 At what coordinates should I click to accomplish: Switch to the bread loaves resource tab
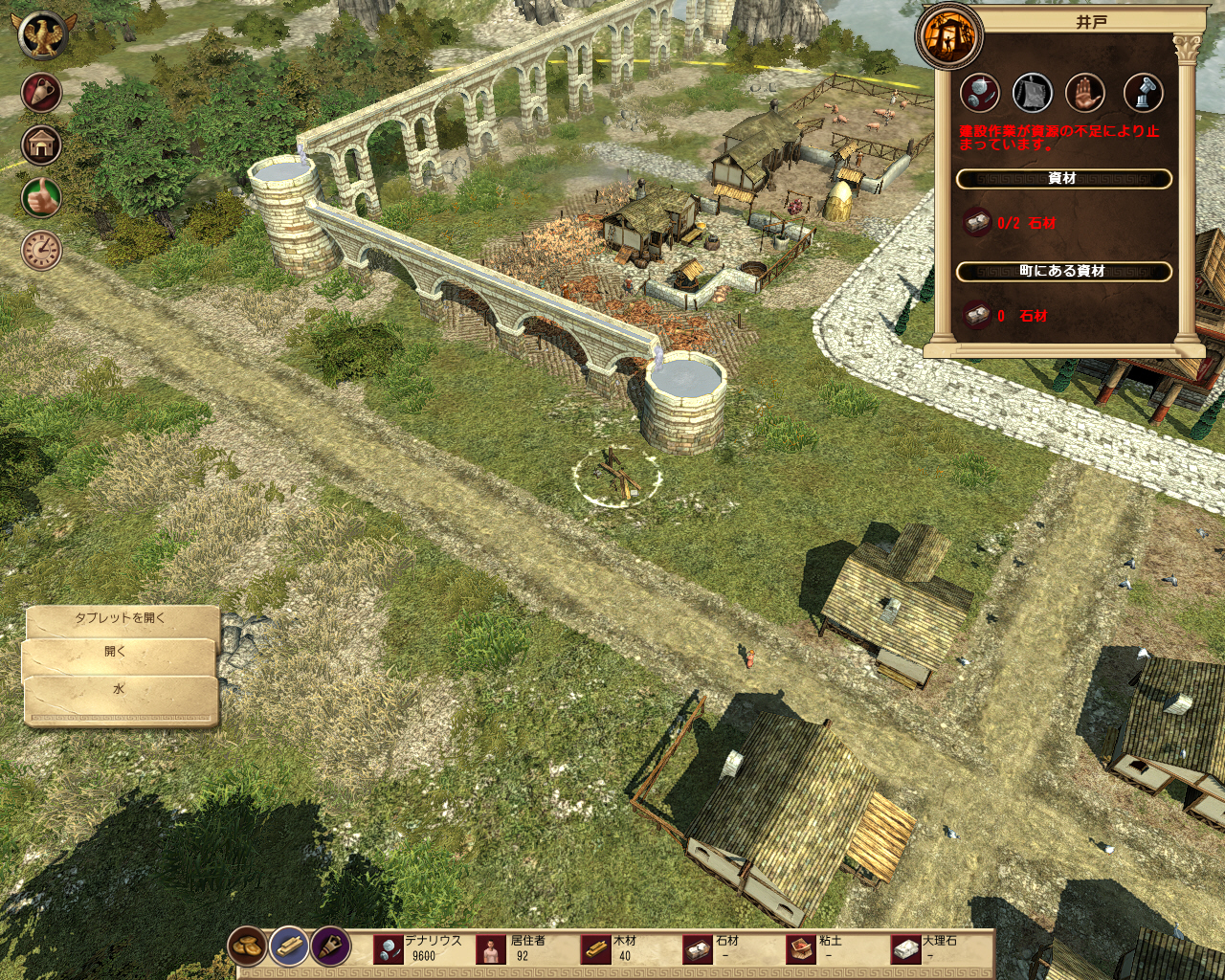248,947
